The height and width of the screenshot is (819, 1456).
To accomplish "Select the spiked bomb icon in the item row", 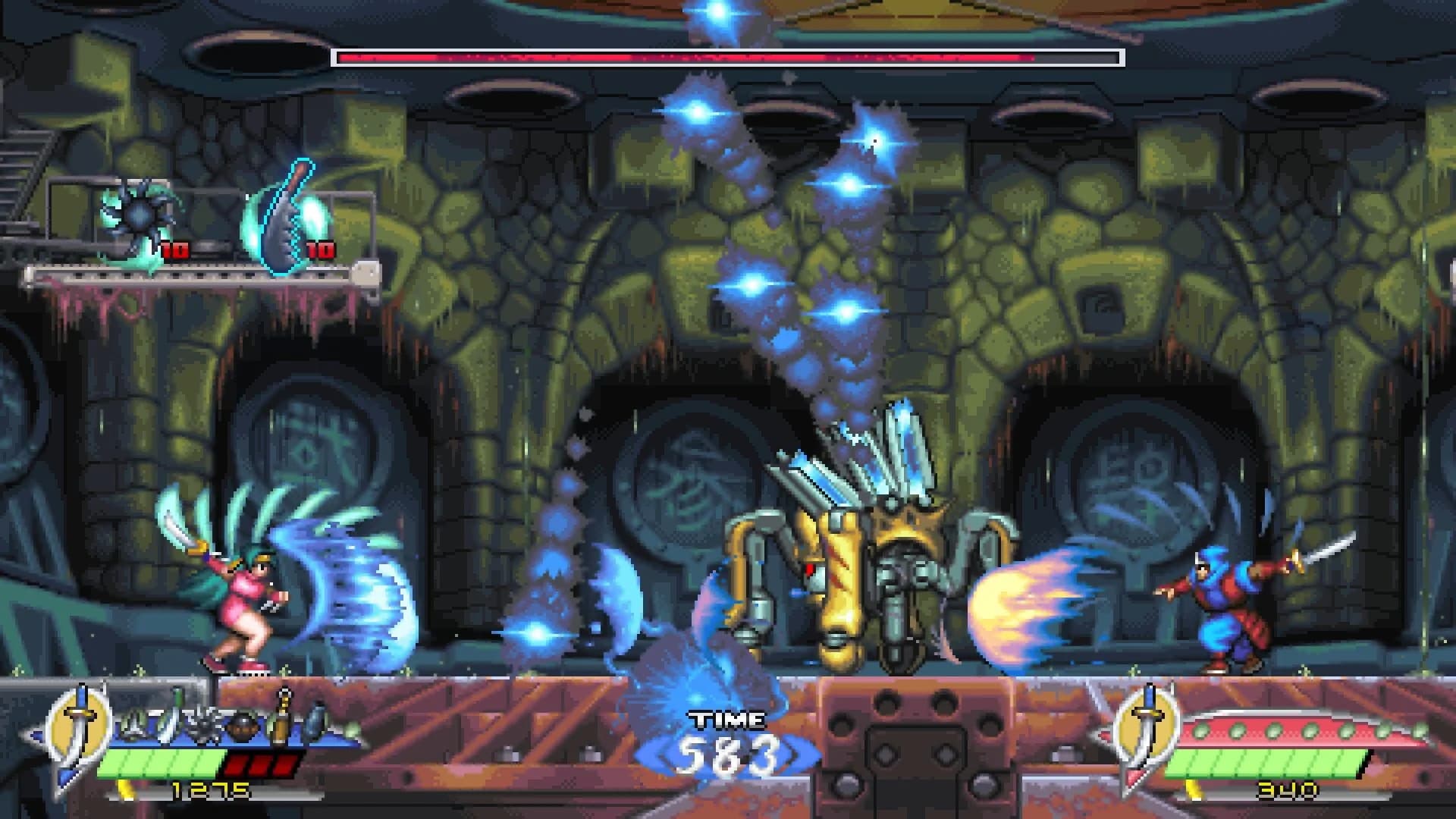I will (x=205, y=722).
